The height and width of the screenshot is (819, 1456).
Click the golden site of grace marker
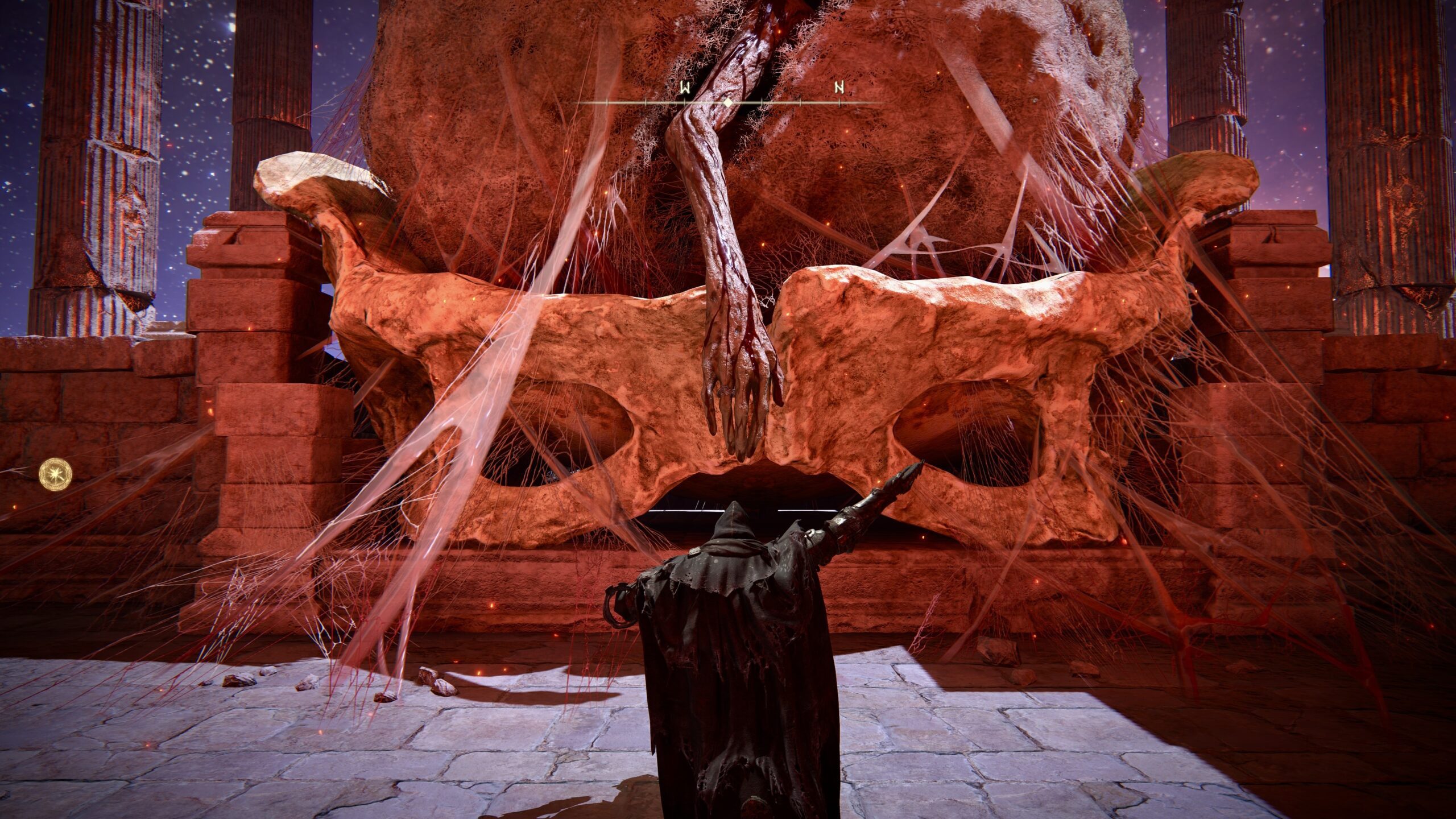point(56,474)
